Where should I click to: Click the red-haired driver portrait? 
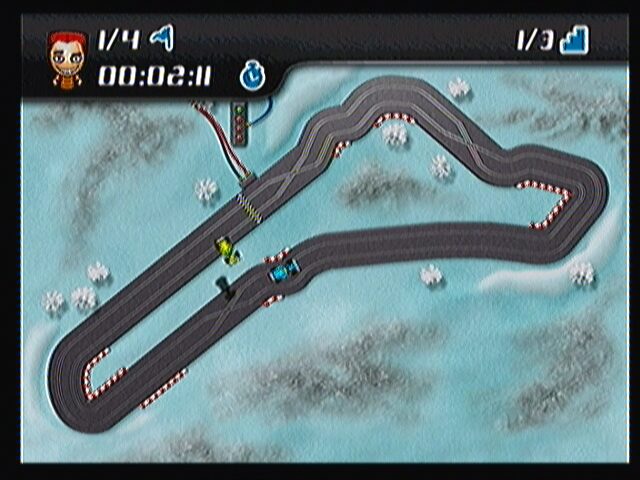pos(68,58)
